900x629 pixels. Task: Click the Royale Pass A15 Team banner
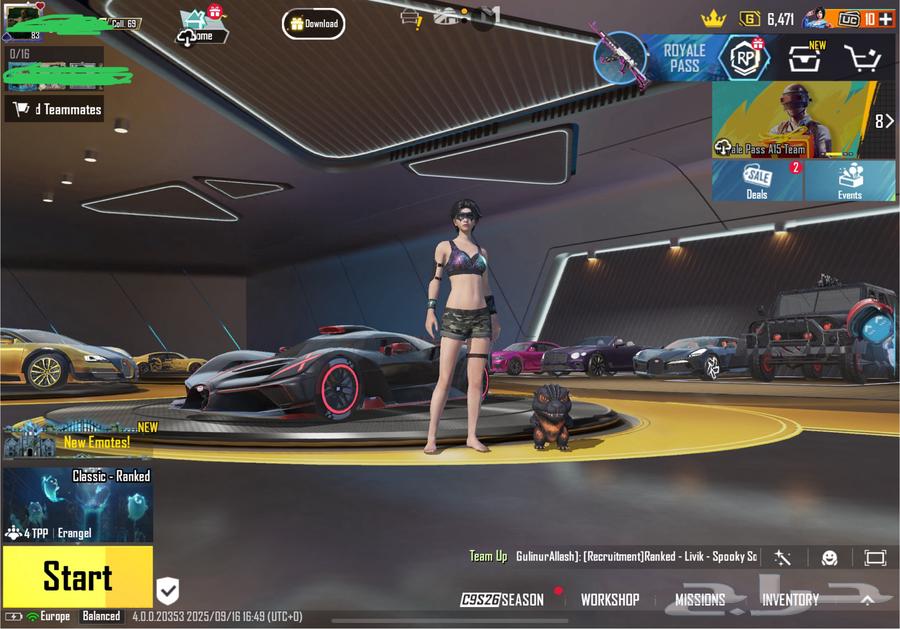[797, 119]
